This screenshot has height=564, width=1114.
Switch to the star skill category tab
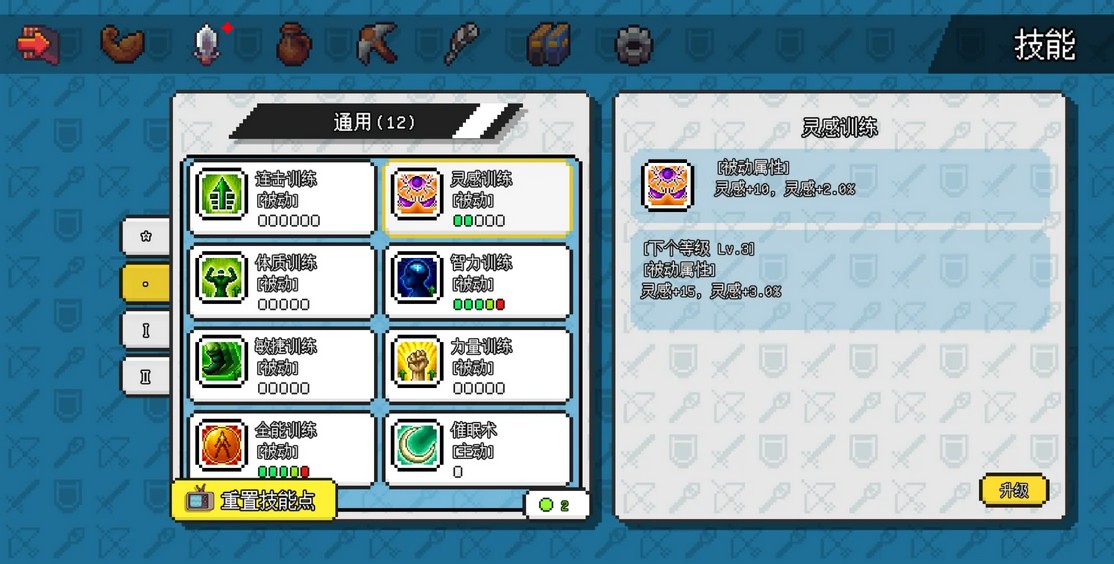tap(146, 237)
